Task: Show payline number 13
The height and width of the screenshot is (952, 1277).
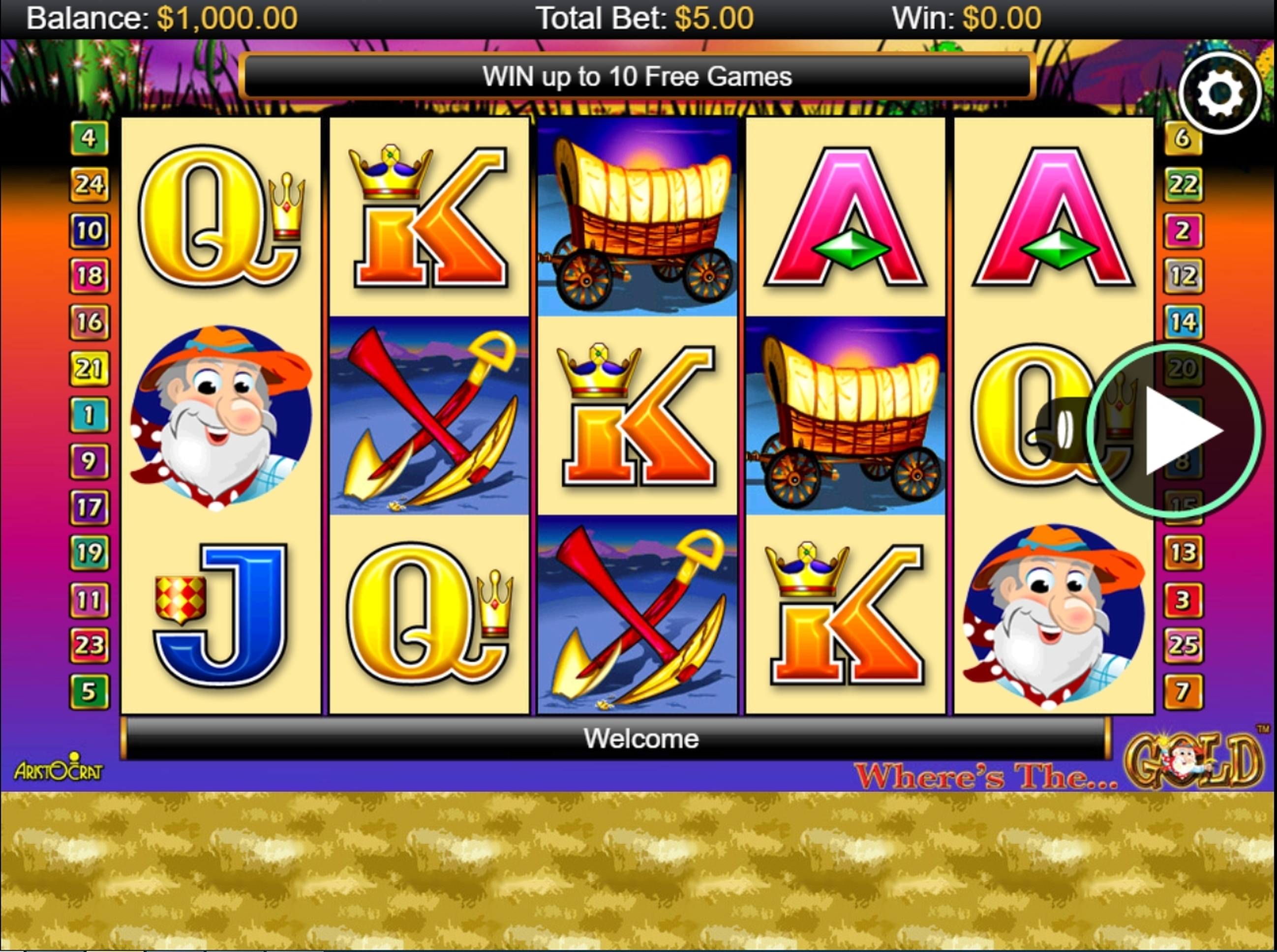Action: click(1183, 553)
